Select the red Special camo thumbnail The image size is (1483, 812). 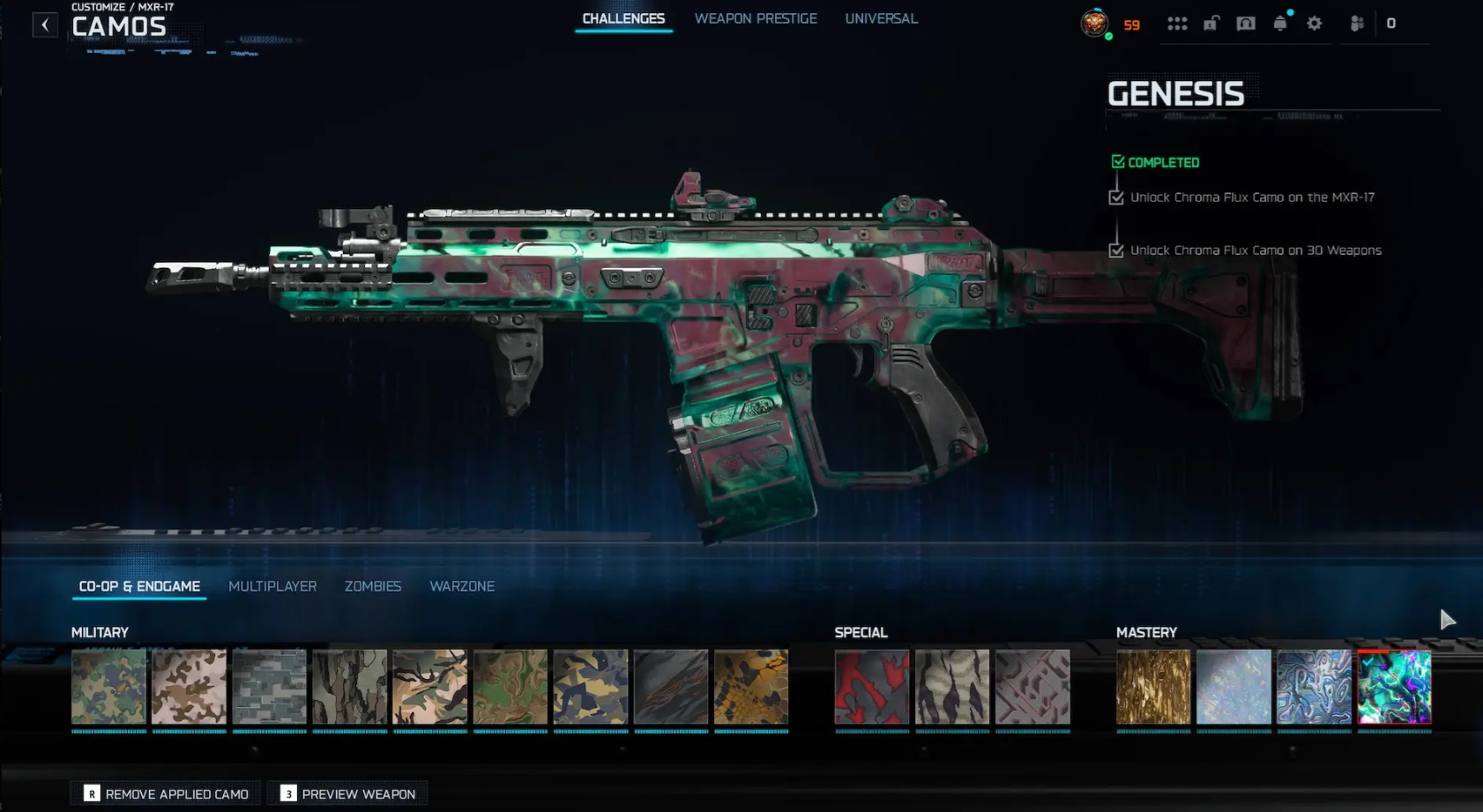coord(871,687)
